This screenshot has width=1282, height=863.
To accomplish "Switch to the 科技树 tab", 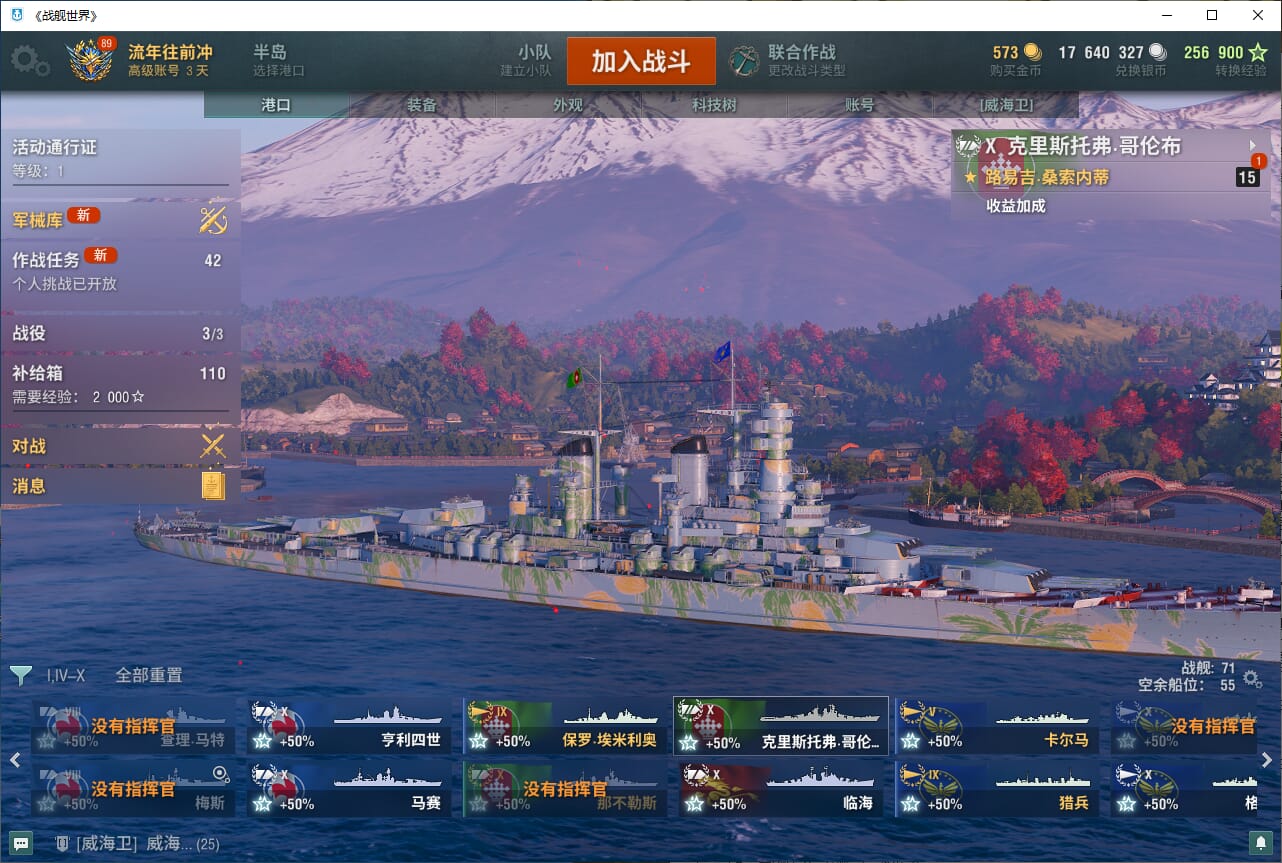I will (714, 105).
